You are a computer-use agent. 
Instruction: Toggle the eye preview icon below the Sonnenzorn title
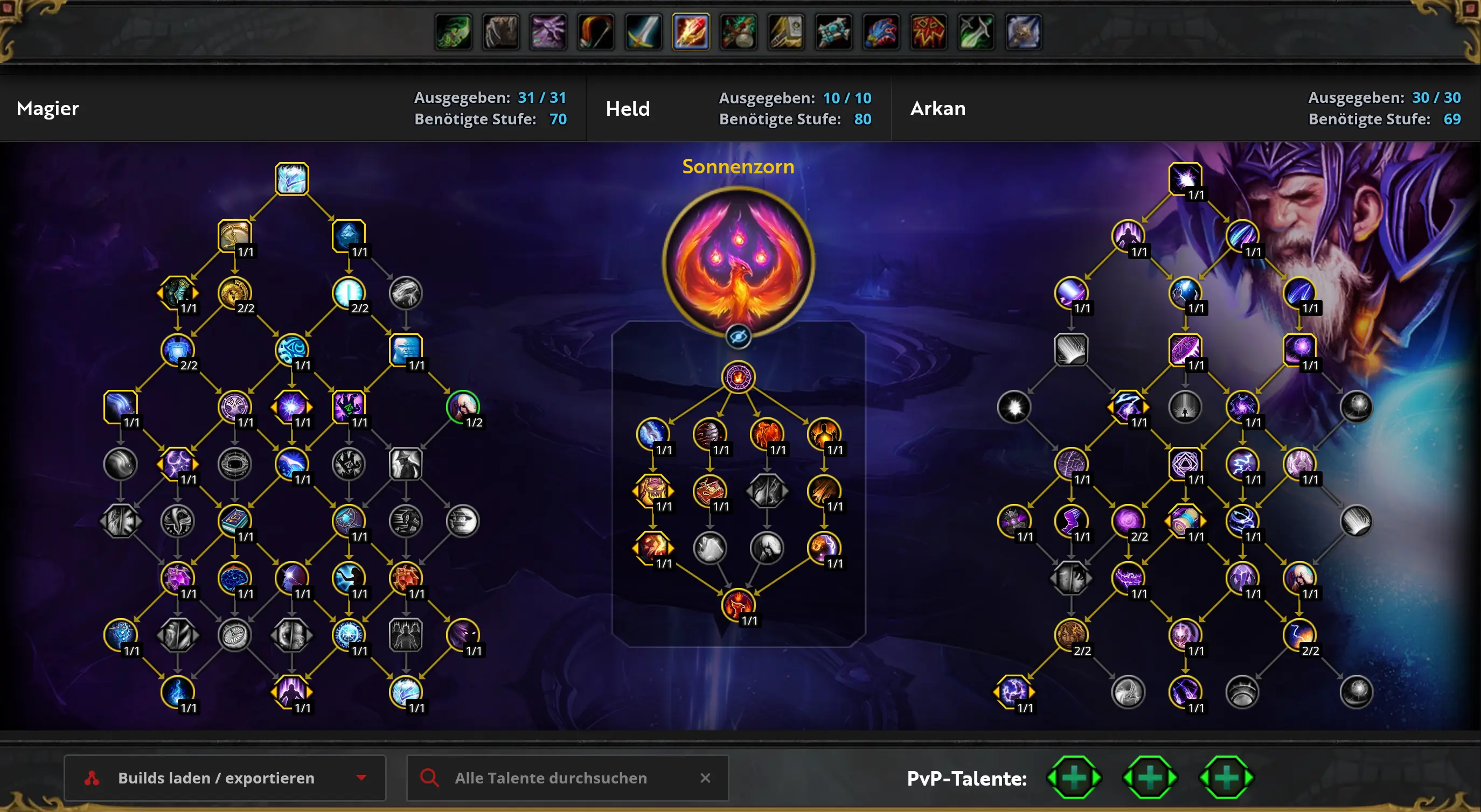tap(739, 337)
